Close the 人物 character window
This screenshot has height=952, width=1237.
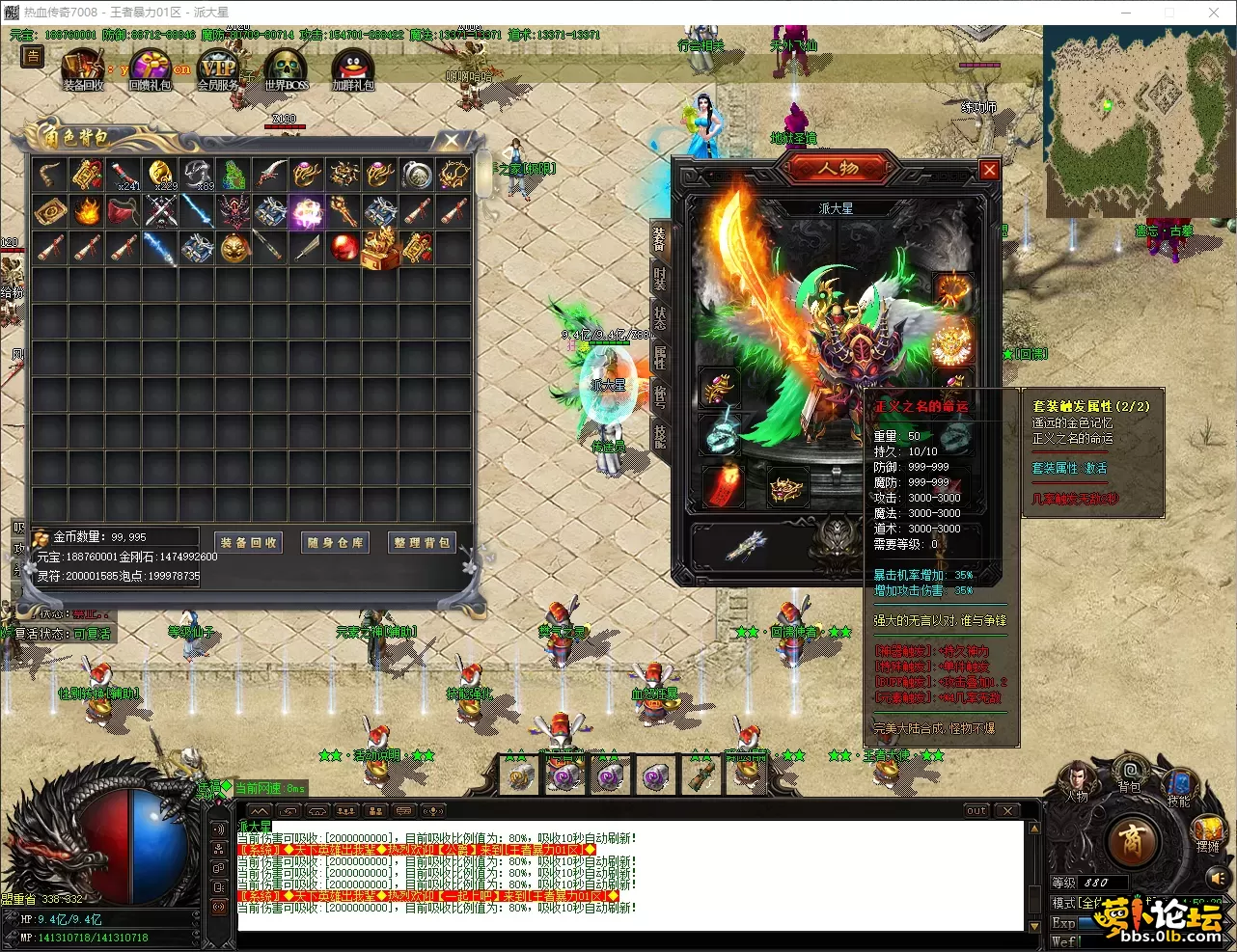pos(989,171)
